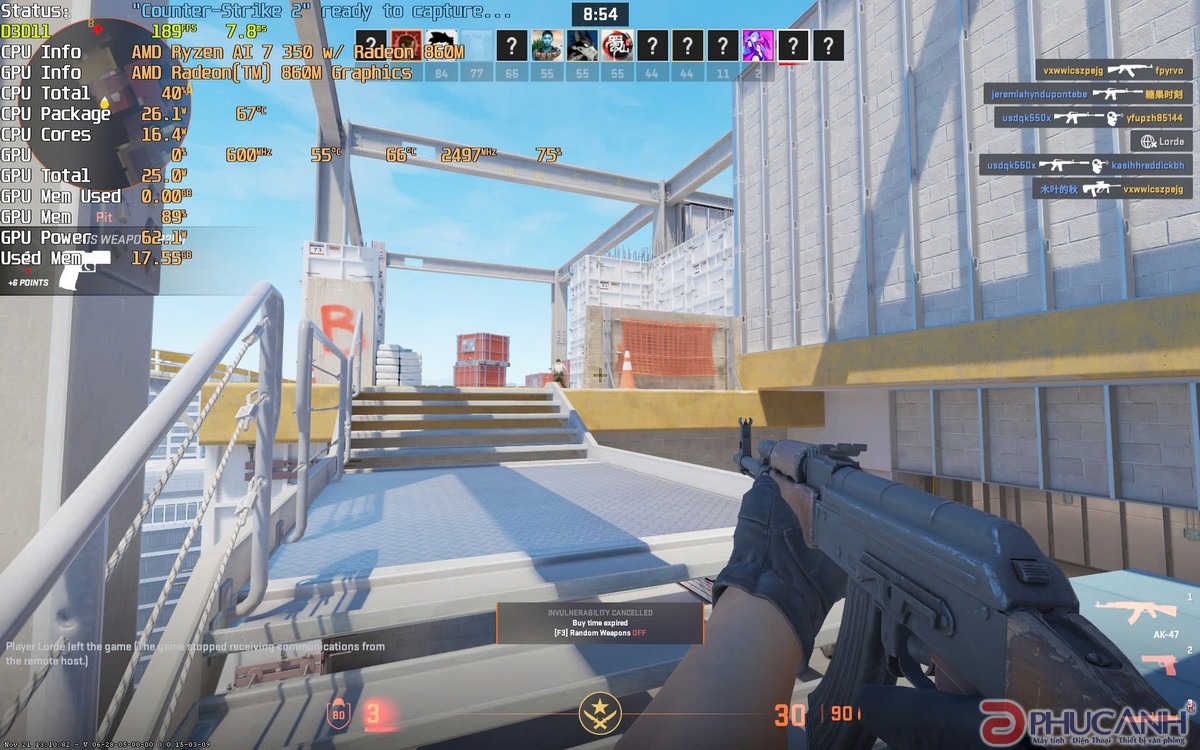Open the Lorde disconnect notice in killfeed
This screenshot has height=750, width=1200.
click(x=1160, y=142)
